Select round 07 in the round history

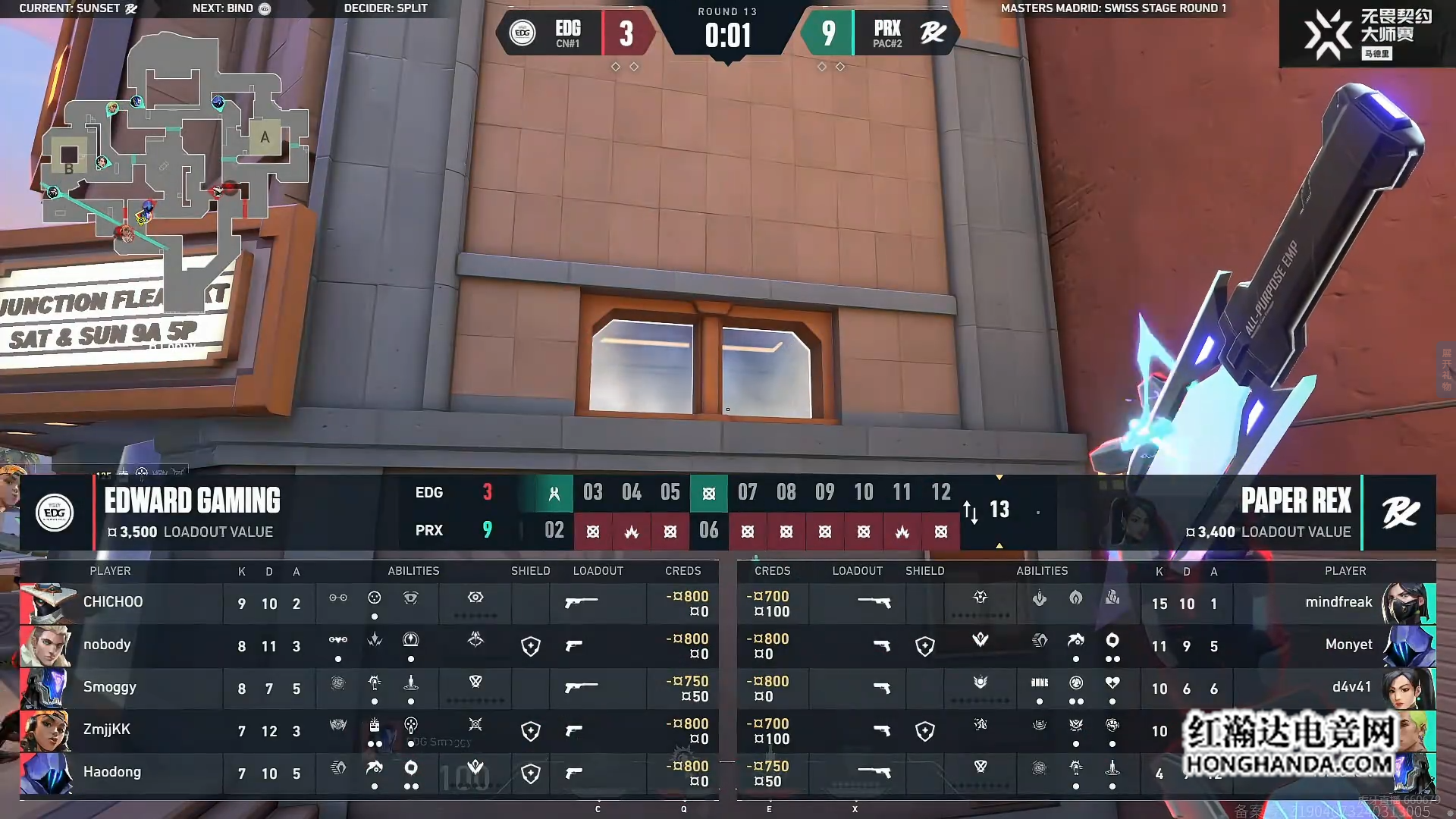[x=748, y=493]
